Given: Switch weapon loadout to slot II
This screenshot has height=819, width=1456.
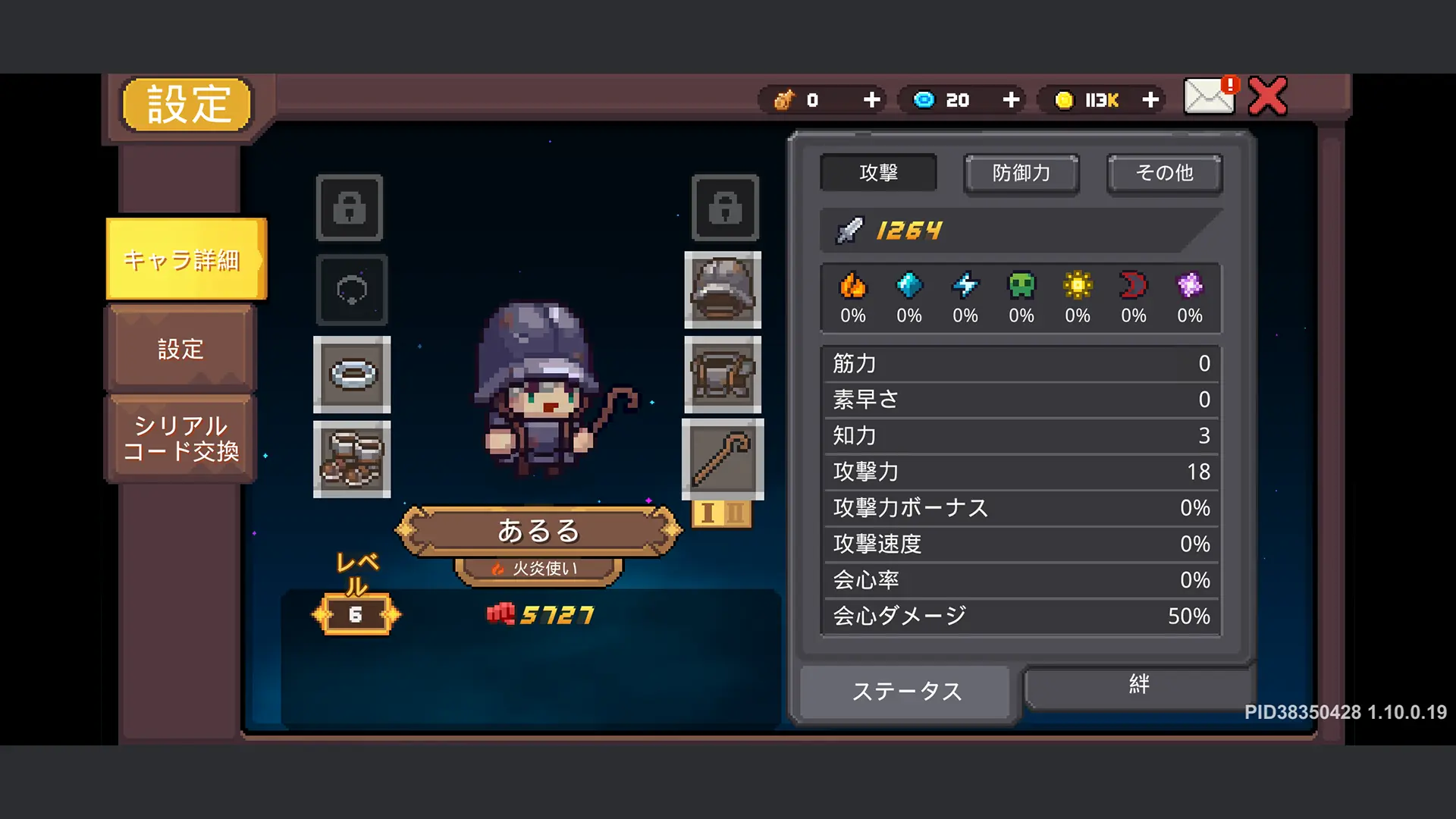Looking at the screenshot, I should click(x=735, y=514).
